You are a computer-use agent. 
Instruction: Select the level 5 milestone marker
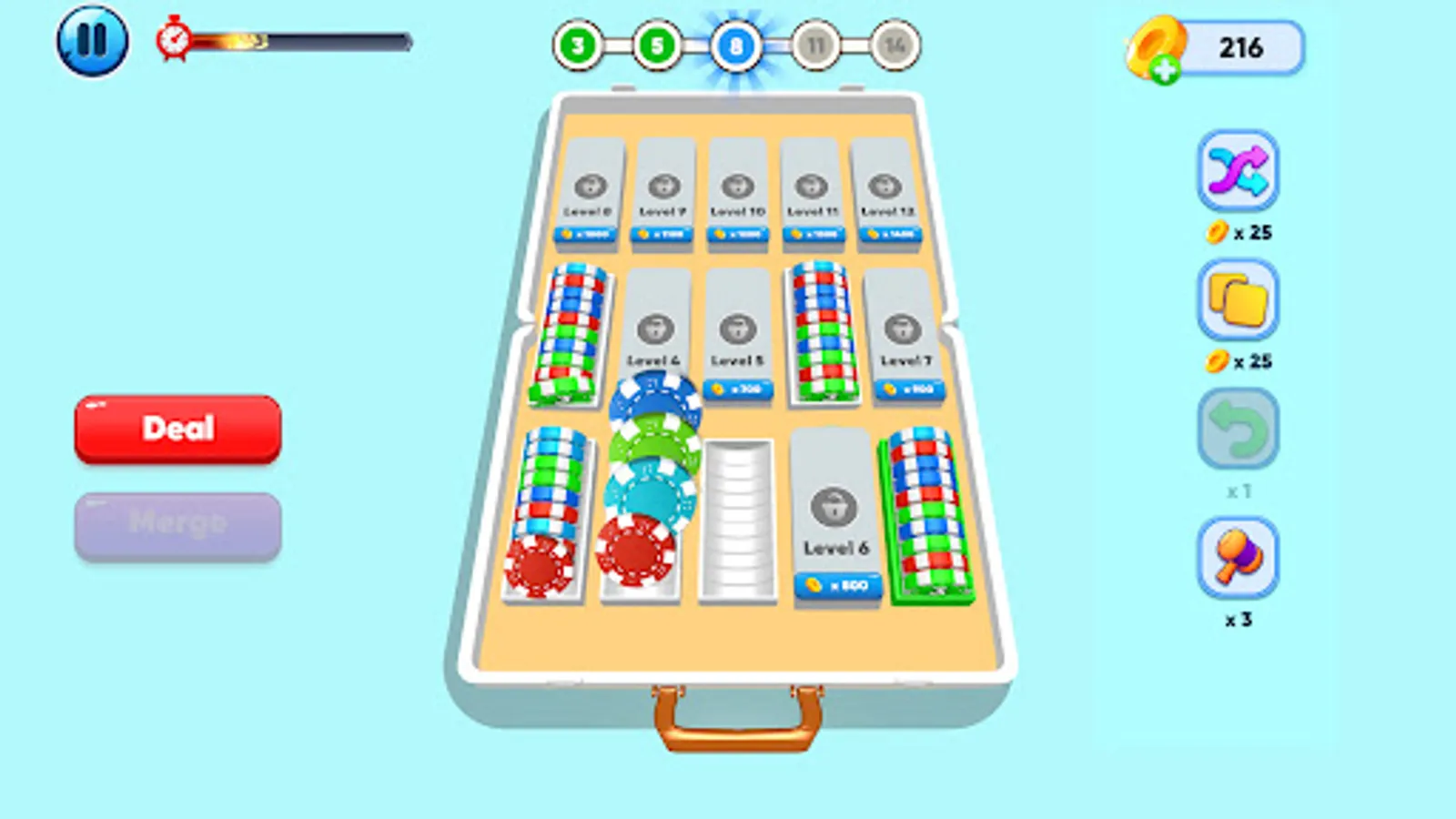click(657, 44)
